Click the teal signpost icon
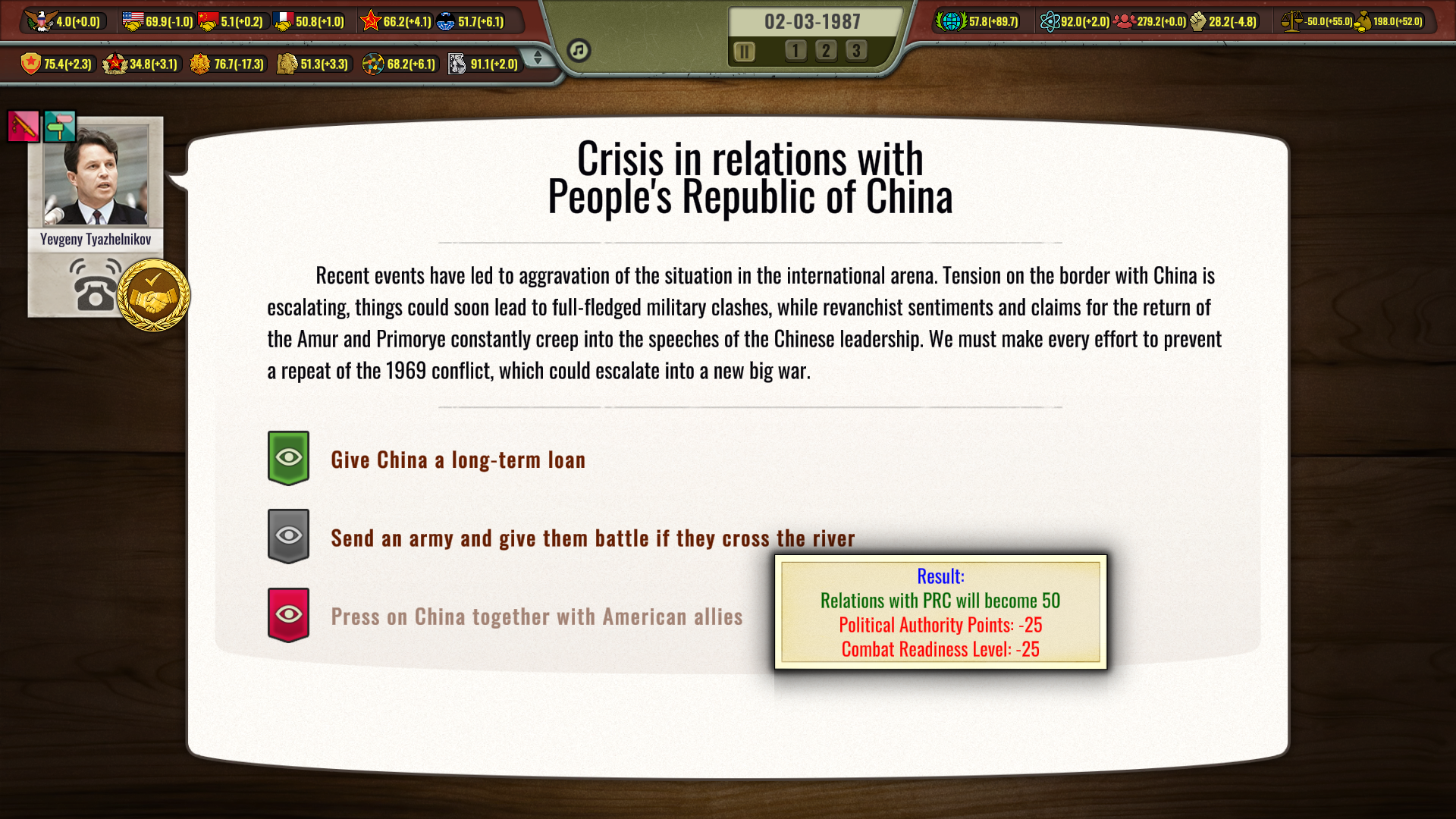Screen dimensions: 1456x819 [60, 127]
